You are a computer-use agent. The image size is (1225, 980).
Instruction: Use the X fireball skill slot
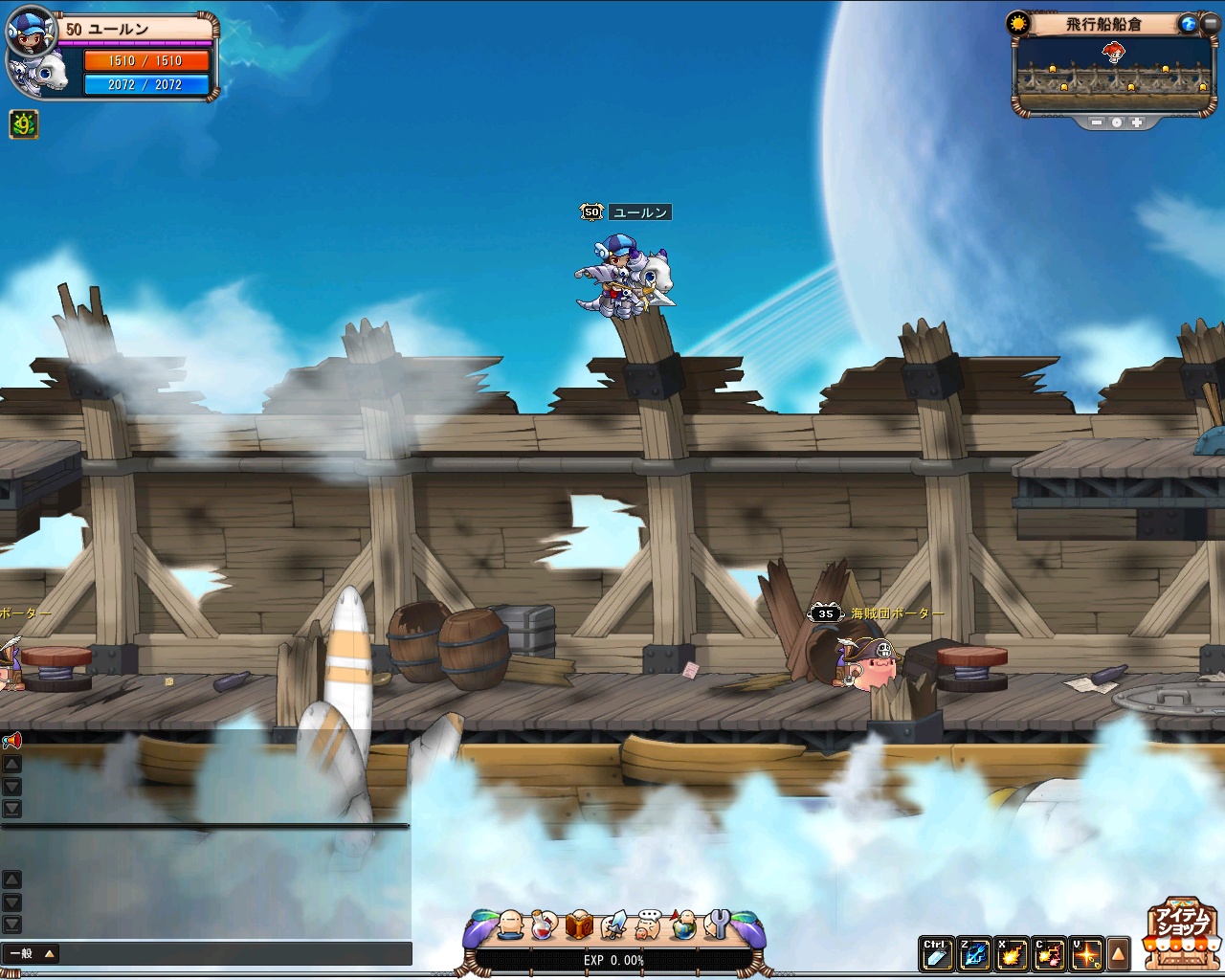[x=1013, y=953]
